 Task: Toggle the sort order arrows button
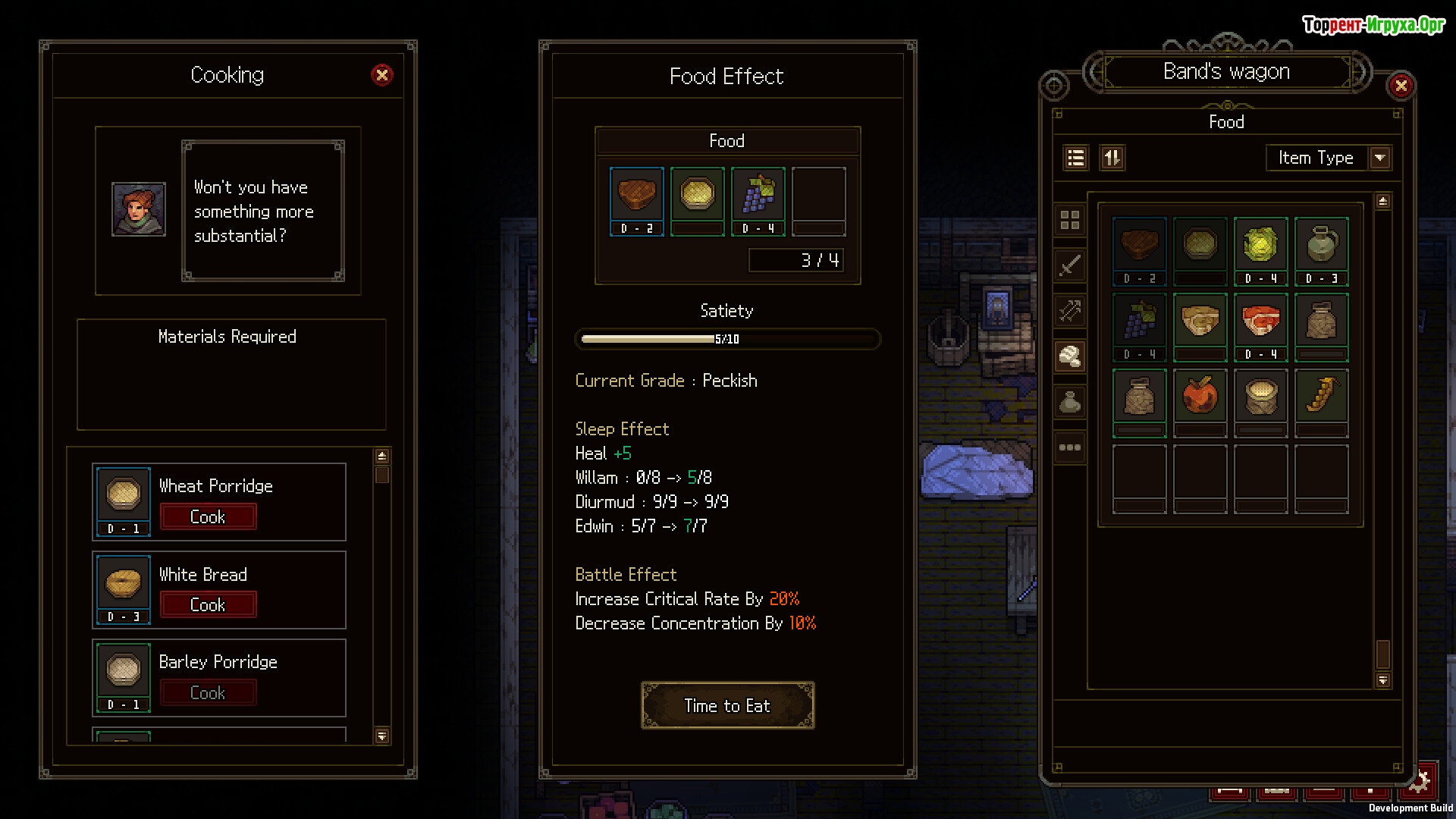[1112, 158]
